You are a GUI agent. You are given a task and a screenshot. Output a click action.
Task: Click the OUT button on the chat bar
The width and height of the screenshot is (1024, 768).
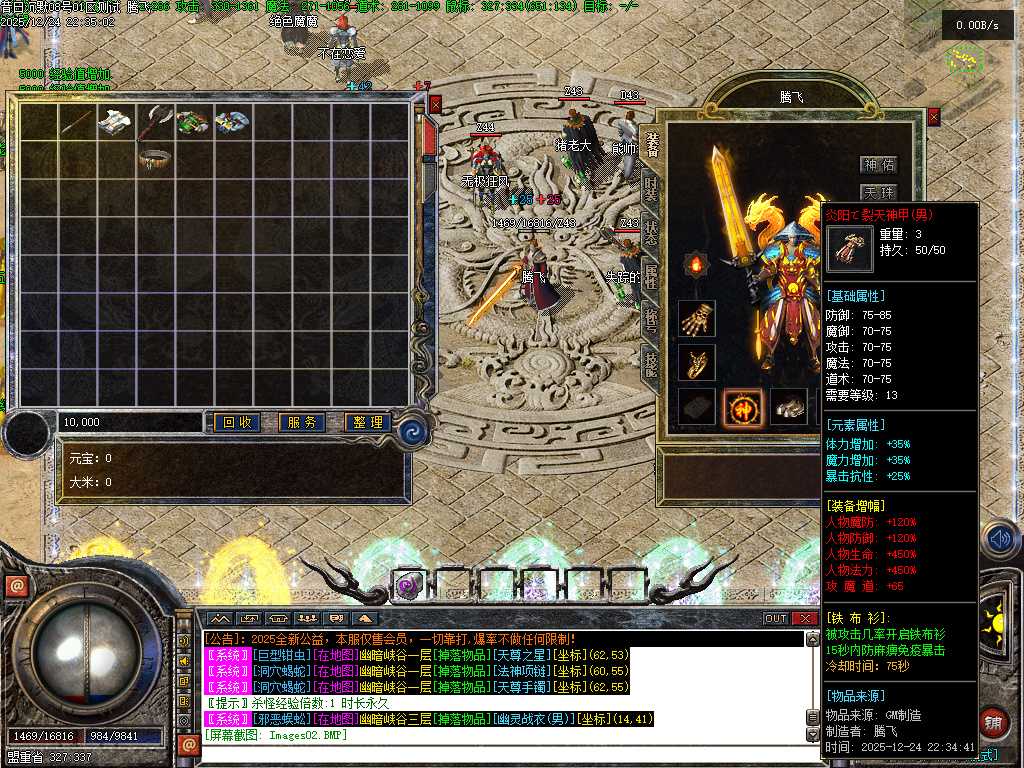(x=776, y=618)
